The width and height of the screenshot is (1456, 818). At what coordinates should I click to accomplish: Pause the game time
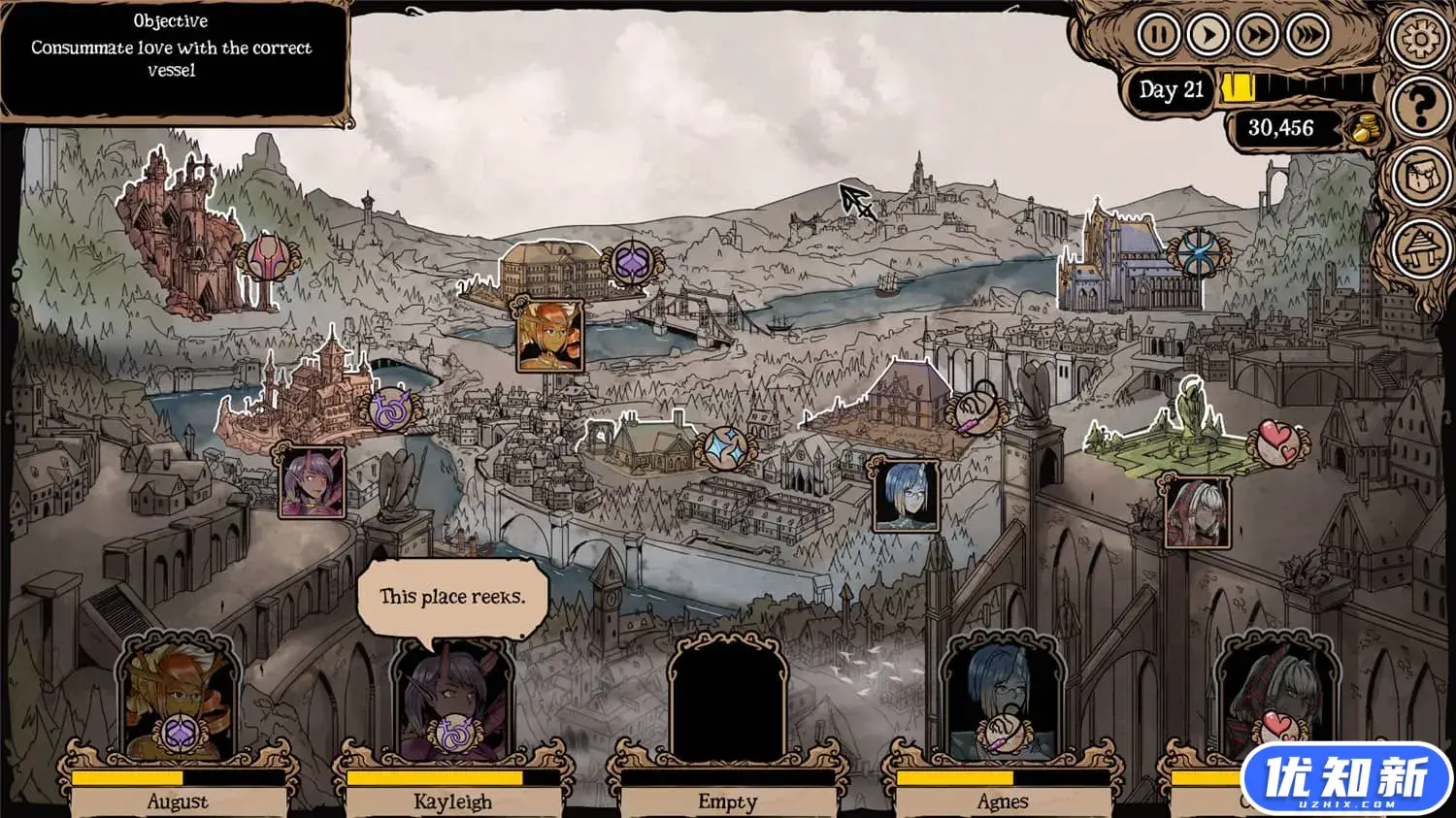[x=1157, y=36]
